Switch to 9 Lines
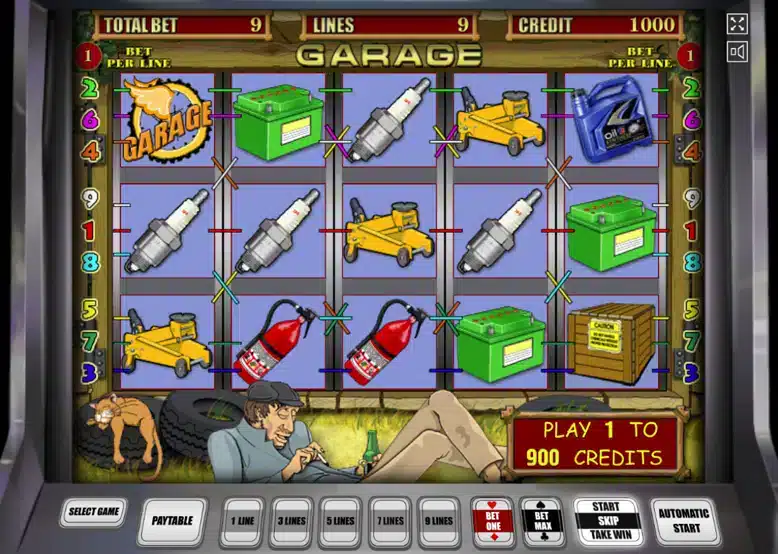This screenshot has width=778, height=554. point(439,520)
